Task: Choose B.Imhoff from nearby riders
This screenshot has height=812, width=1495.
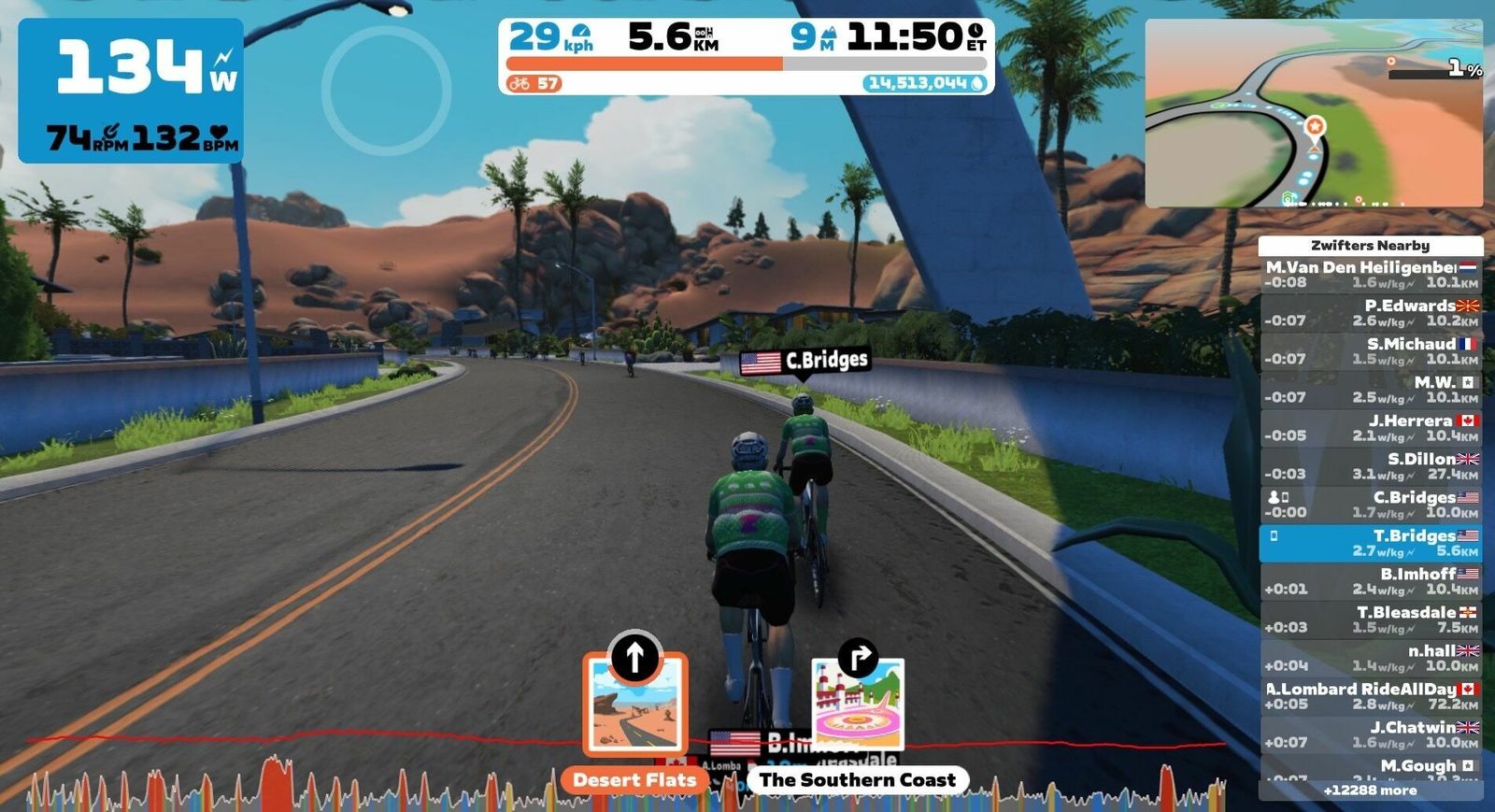Action: 1370,581
